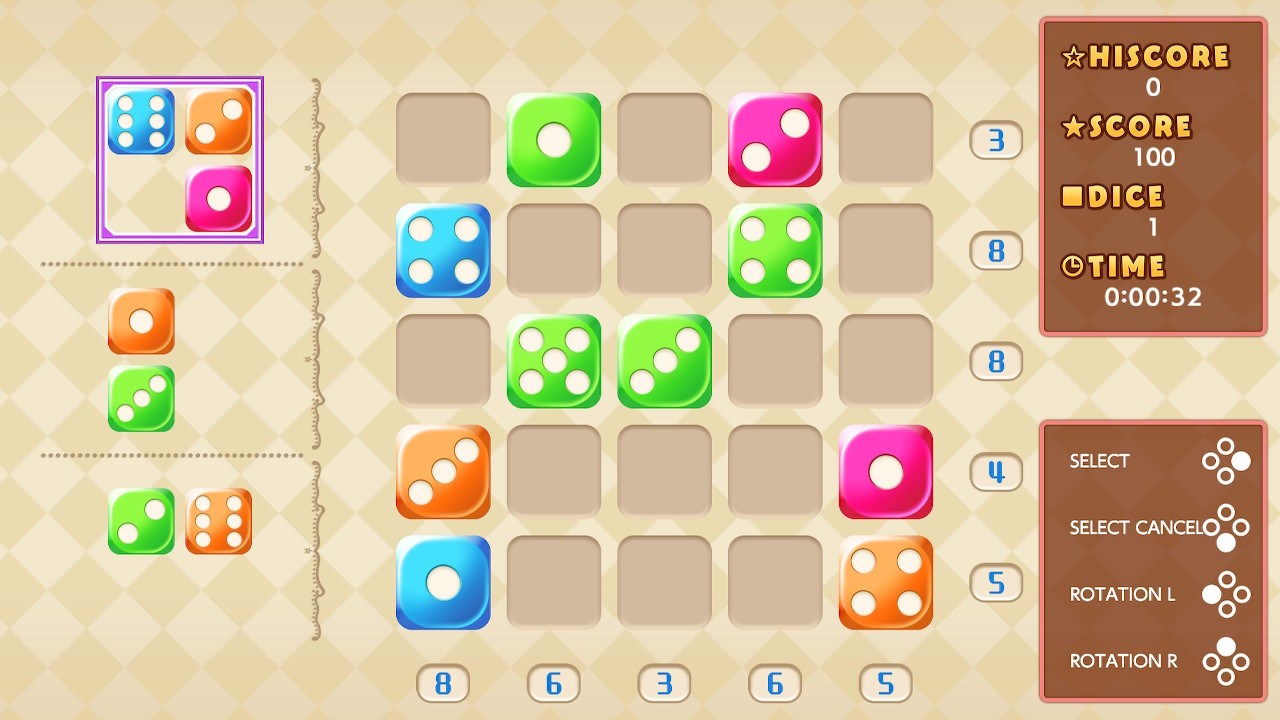This screenshot has height=720, width=1280.
Task: Click the pink two-pip die on the top row
Action: tap(775, 140)
